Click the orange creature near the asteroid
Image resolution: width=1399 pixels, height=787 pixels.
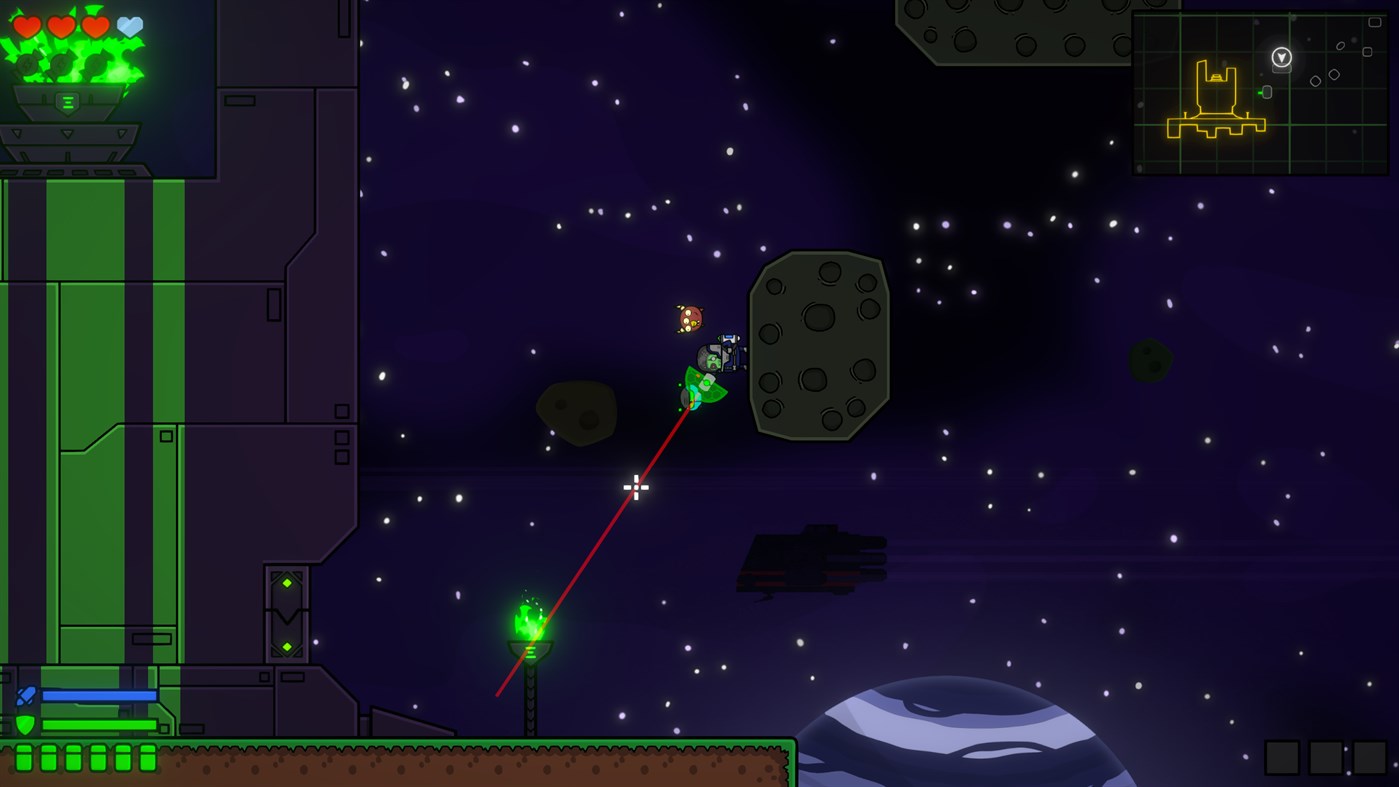coord(687,317)
